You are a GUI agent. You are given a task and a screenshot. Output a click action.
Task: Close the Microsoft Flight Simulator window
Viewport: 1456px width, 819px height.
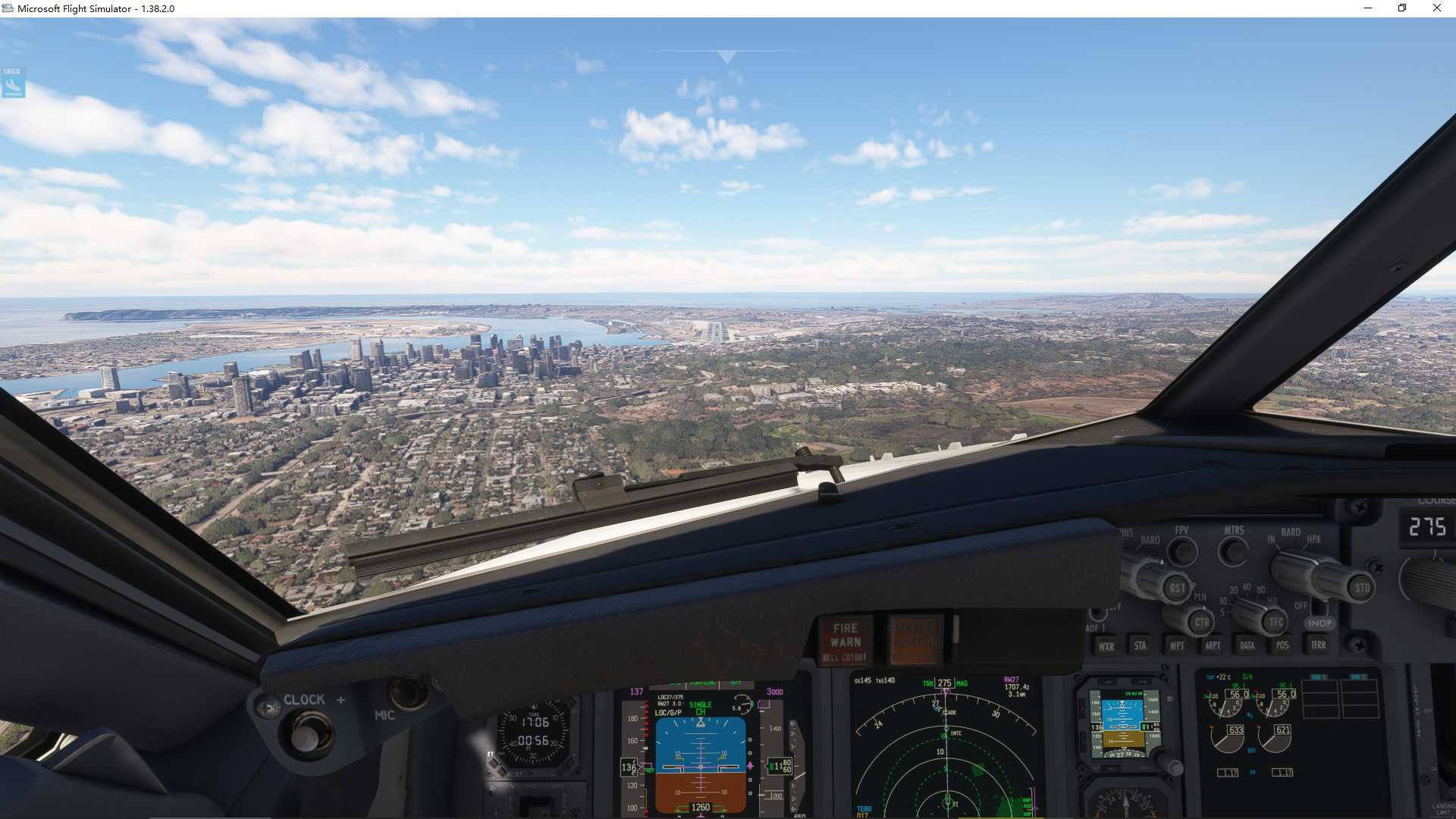pyautogui.click(x=1436, y=8)
